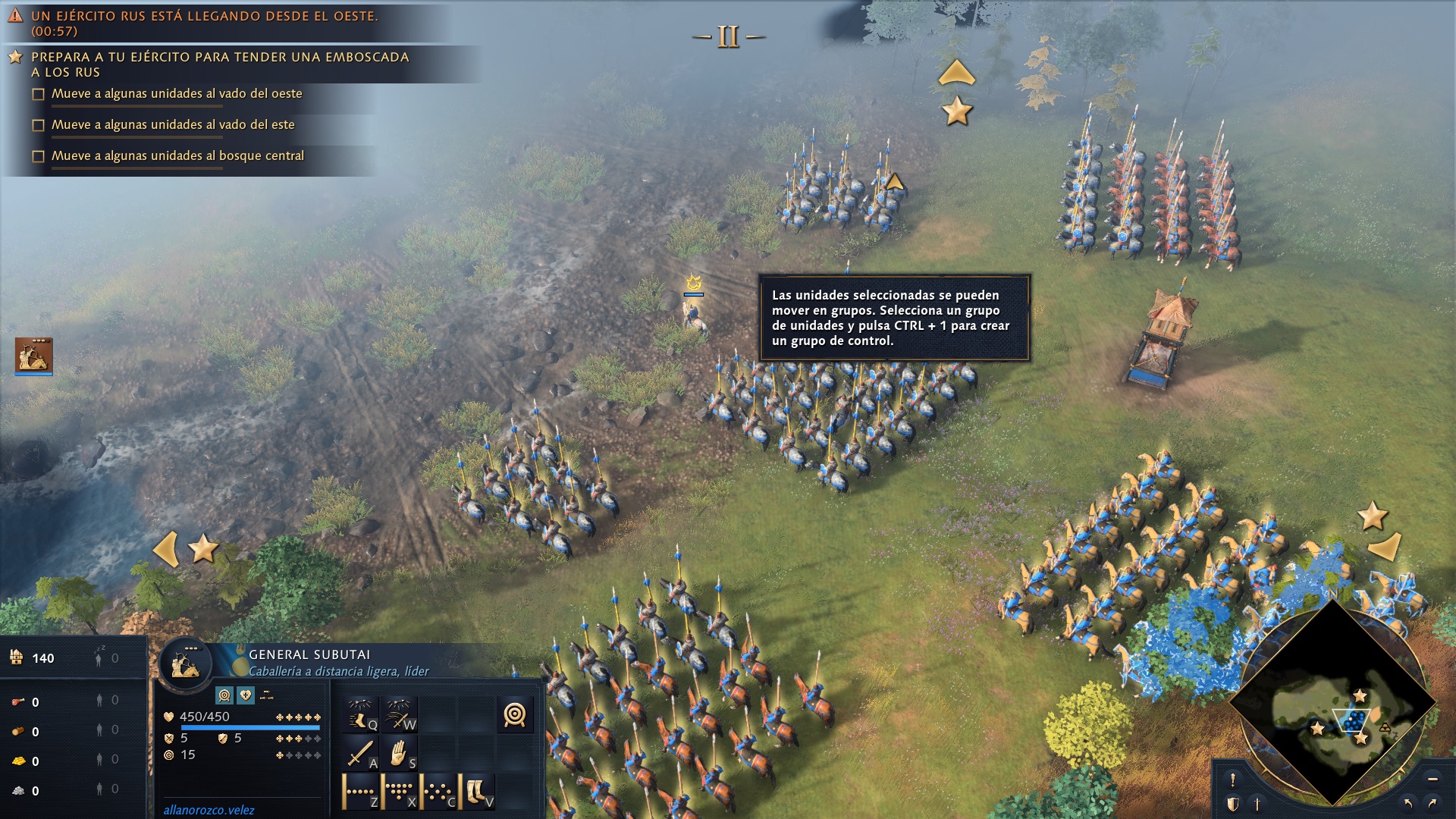
Task: Expand the emboscada objectives panel star
Action: tap(17, 55)
